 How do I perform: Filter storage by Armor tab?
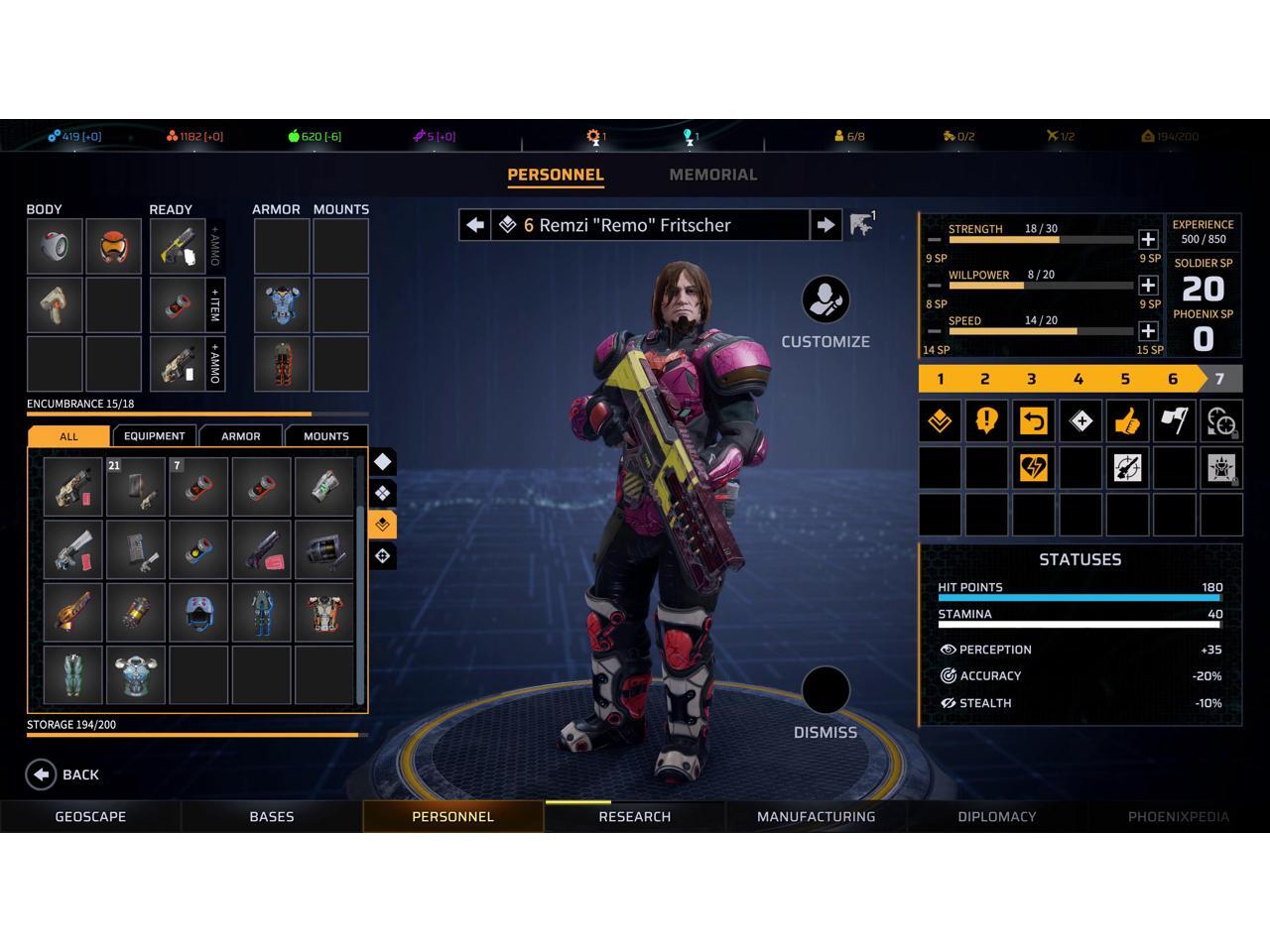point(240,436)
